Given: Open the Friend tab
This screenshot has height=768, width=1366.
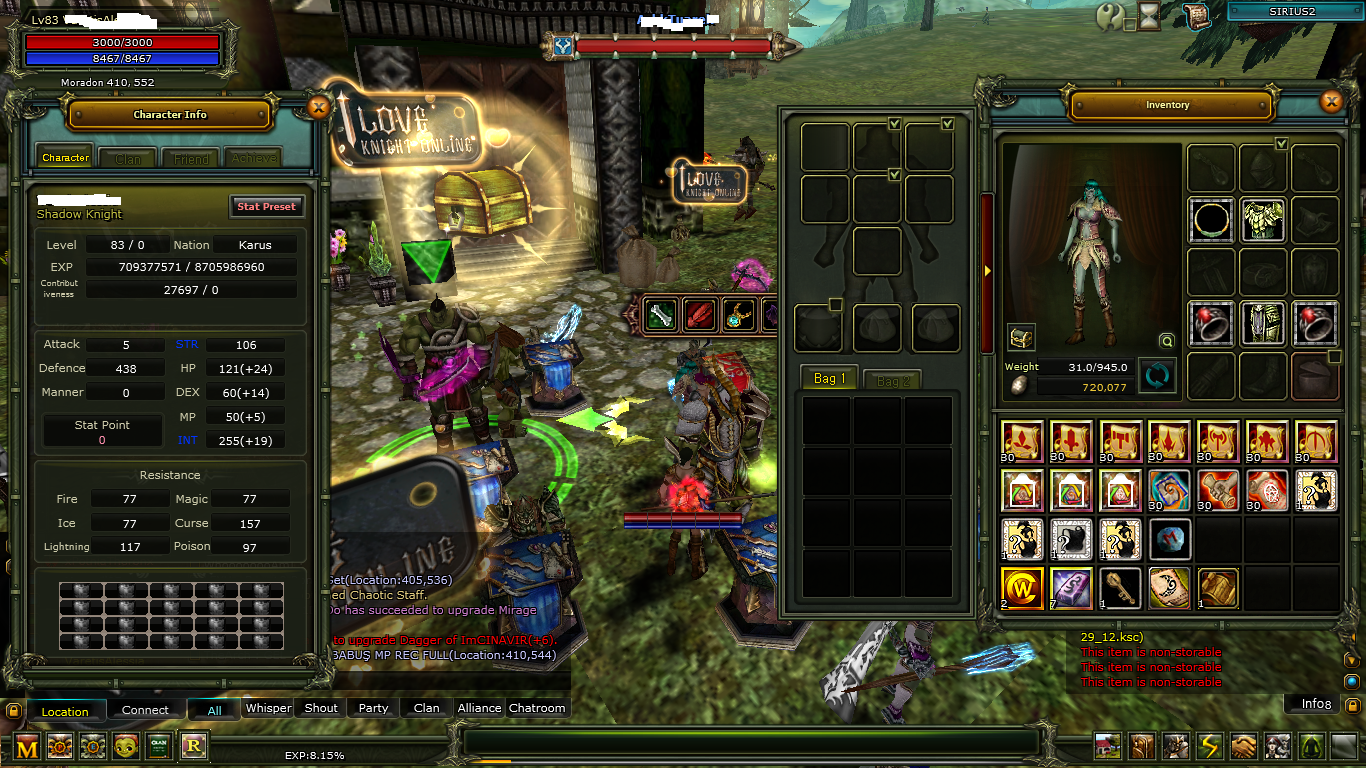Looking at the screenshot, I should [191, 158].
